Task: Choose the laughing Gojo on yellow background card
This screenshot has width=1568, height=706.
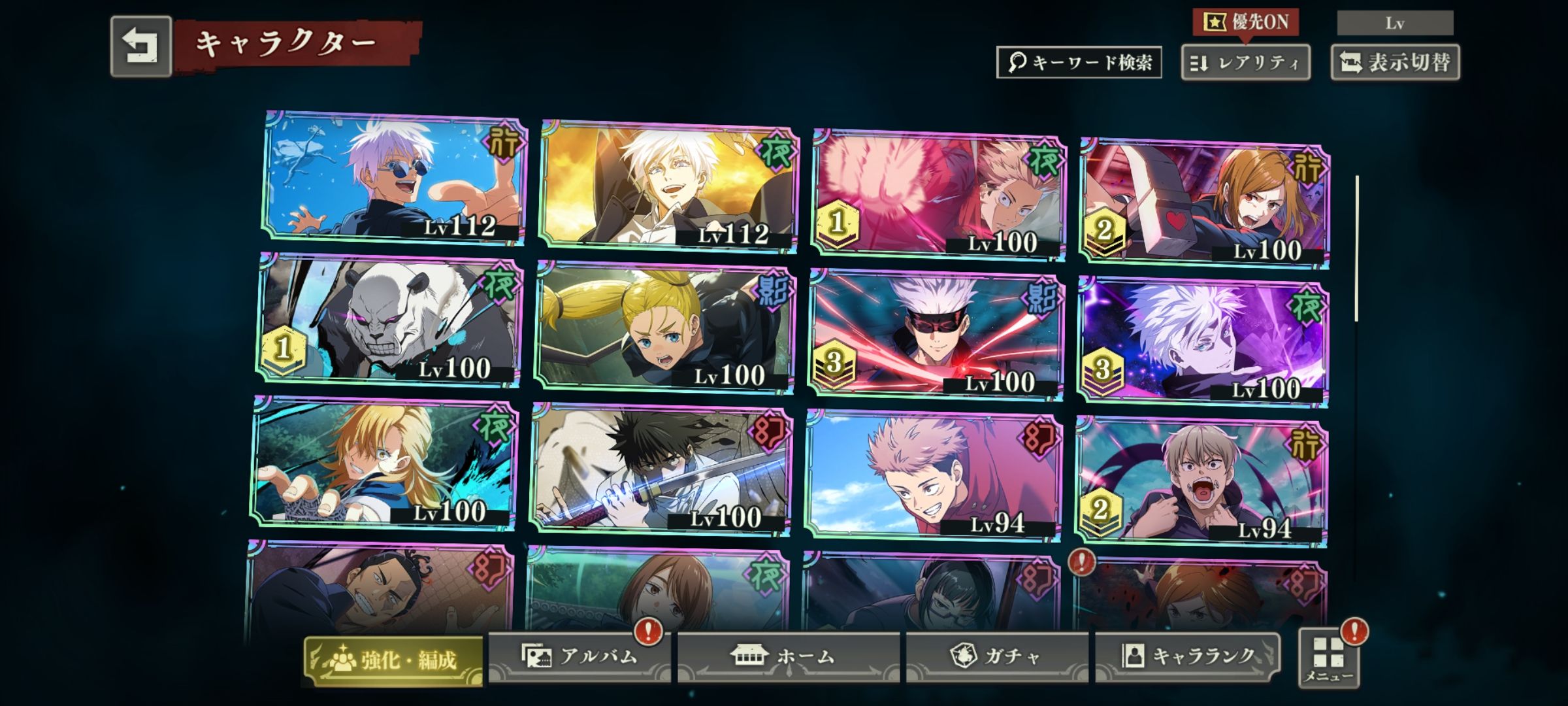Action: coord(669,186)
